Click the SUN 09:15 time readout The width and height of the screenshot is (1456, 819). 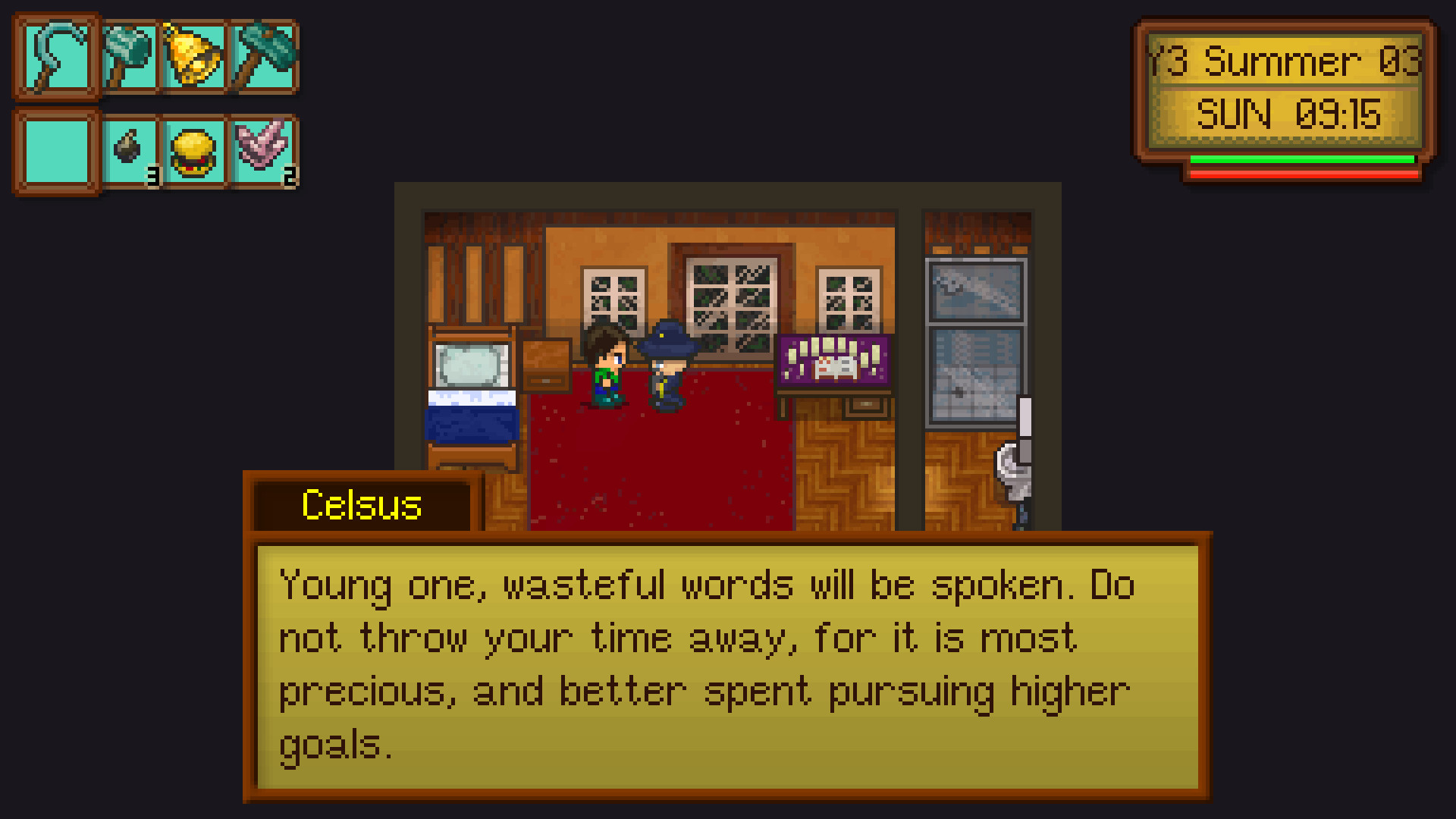tap(1289, 114)
